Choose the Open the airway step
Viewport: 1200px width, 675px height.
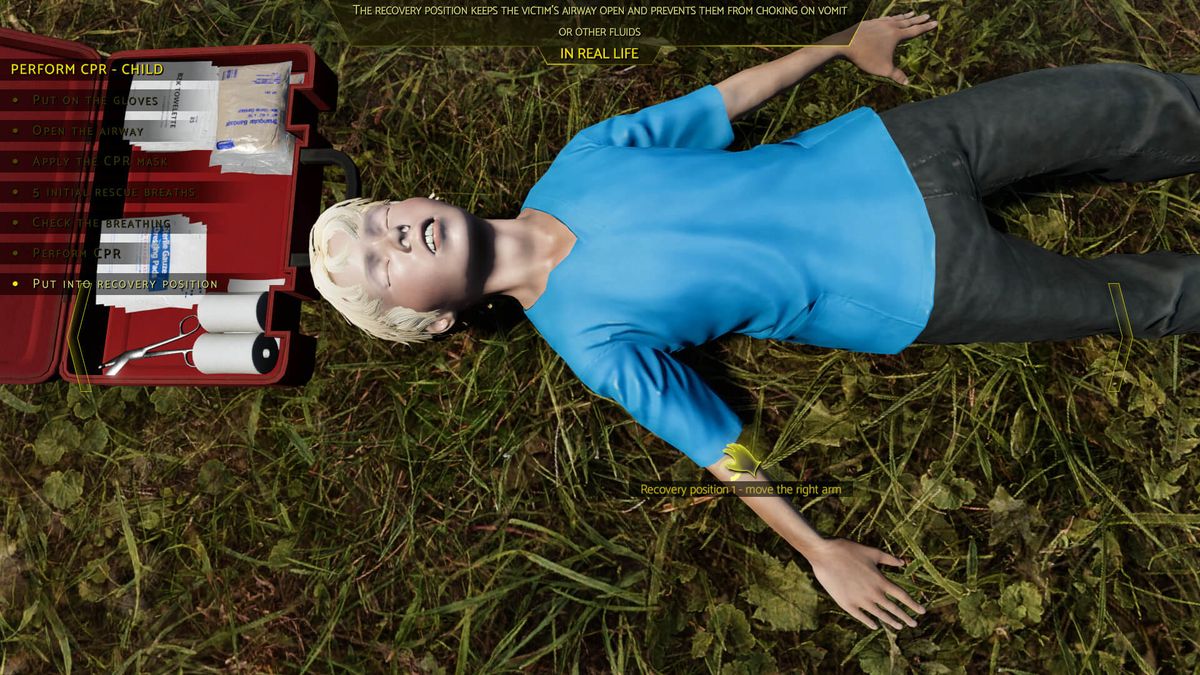88,131
